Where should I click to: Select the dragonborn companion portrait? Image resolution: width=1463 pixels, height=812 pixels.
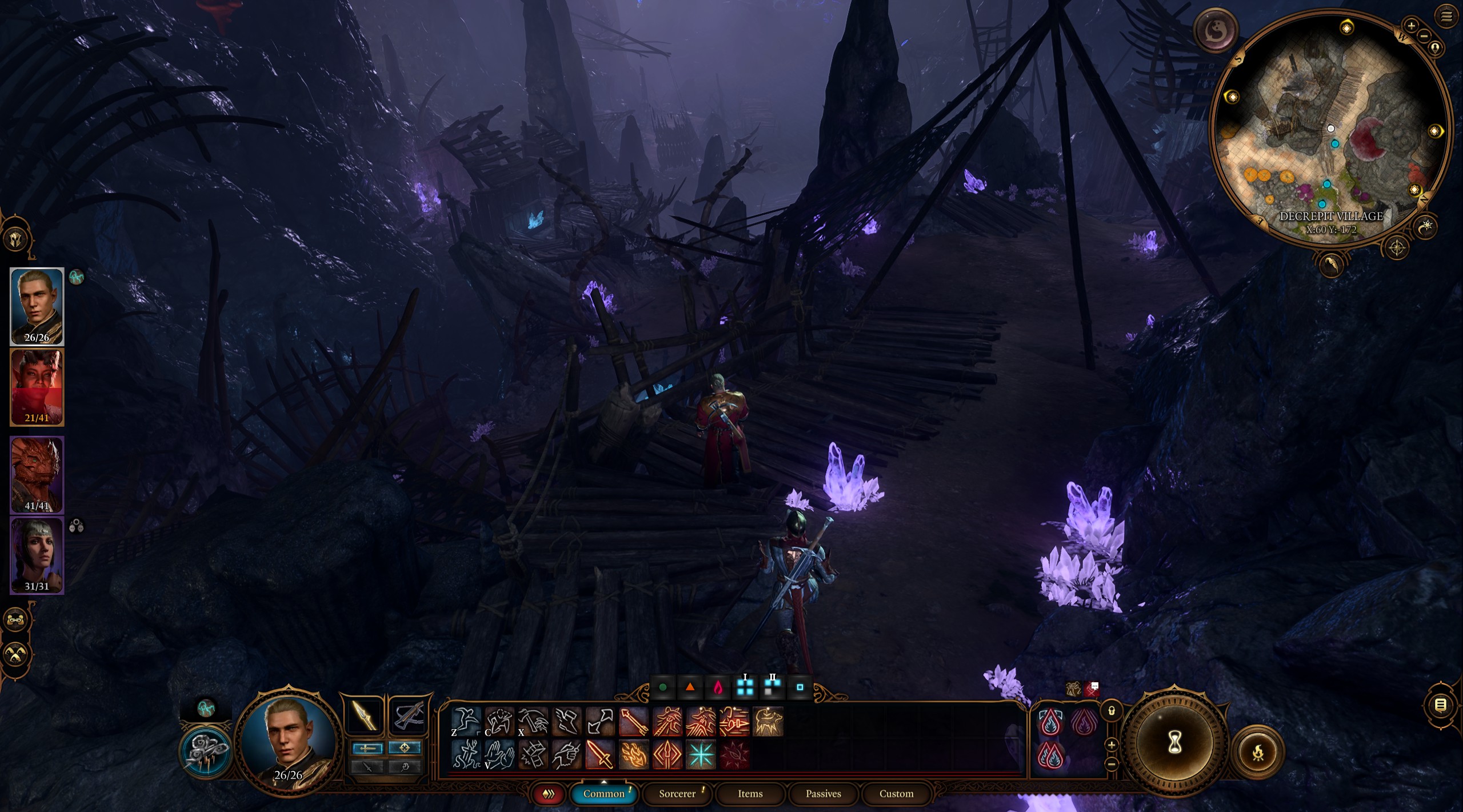[37, 474]
